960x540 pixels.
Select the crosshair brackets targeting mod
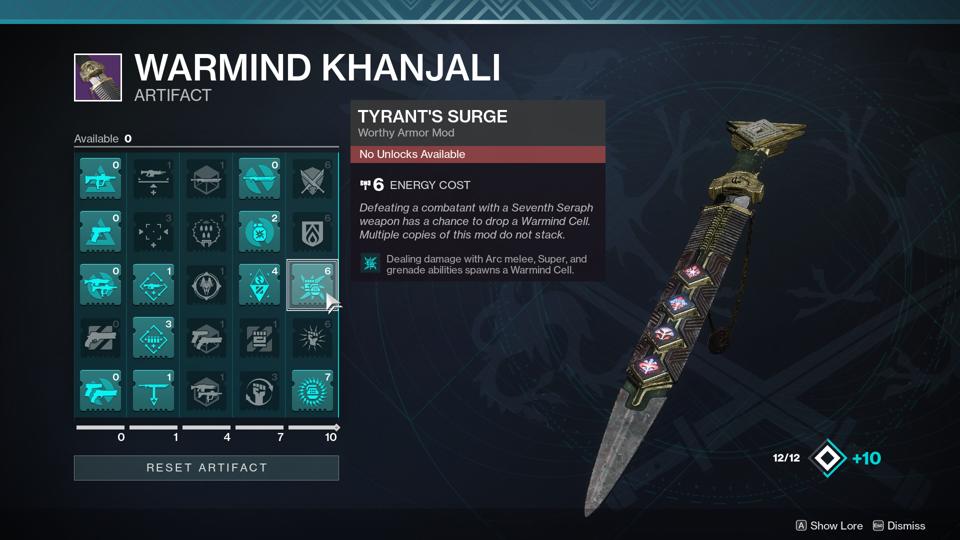coord(153,232)
